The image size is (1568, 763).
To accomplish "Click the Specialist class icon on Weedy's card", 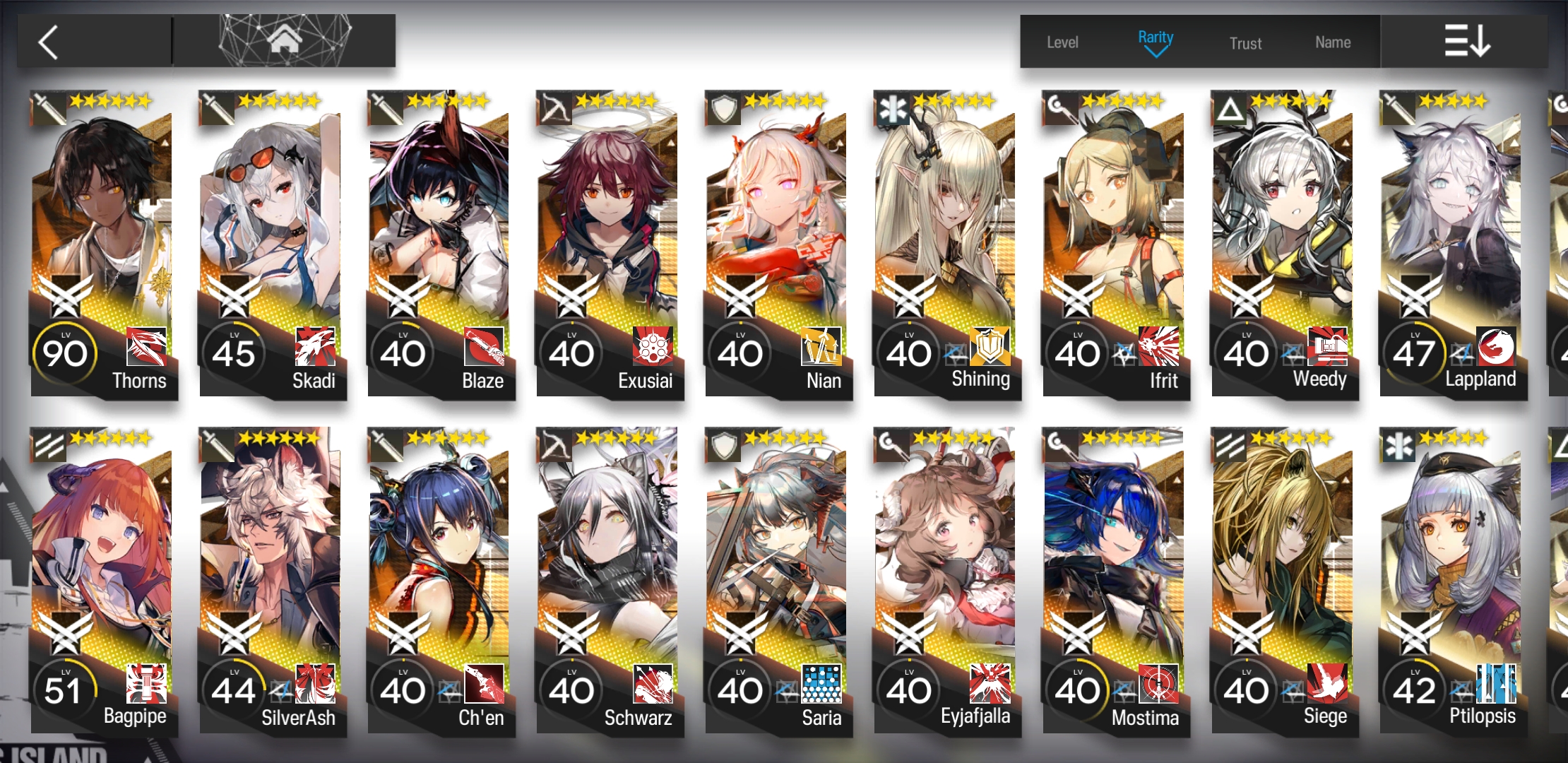I will [x=1228, y=107].
